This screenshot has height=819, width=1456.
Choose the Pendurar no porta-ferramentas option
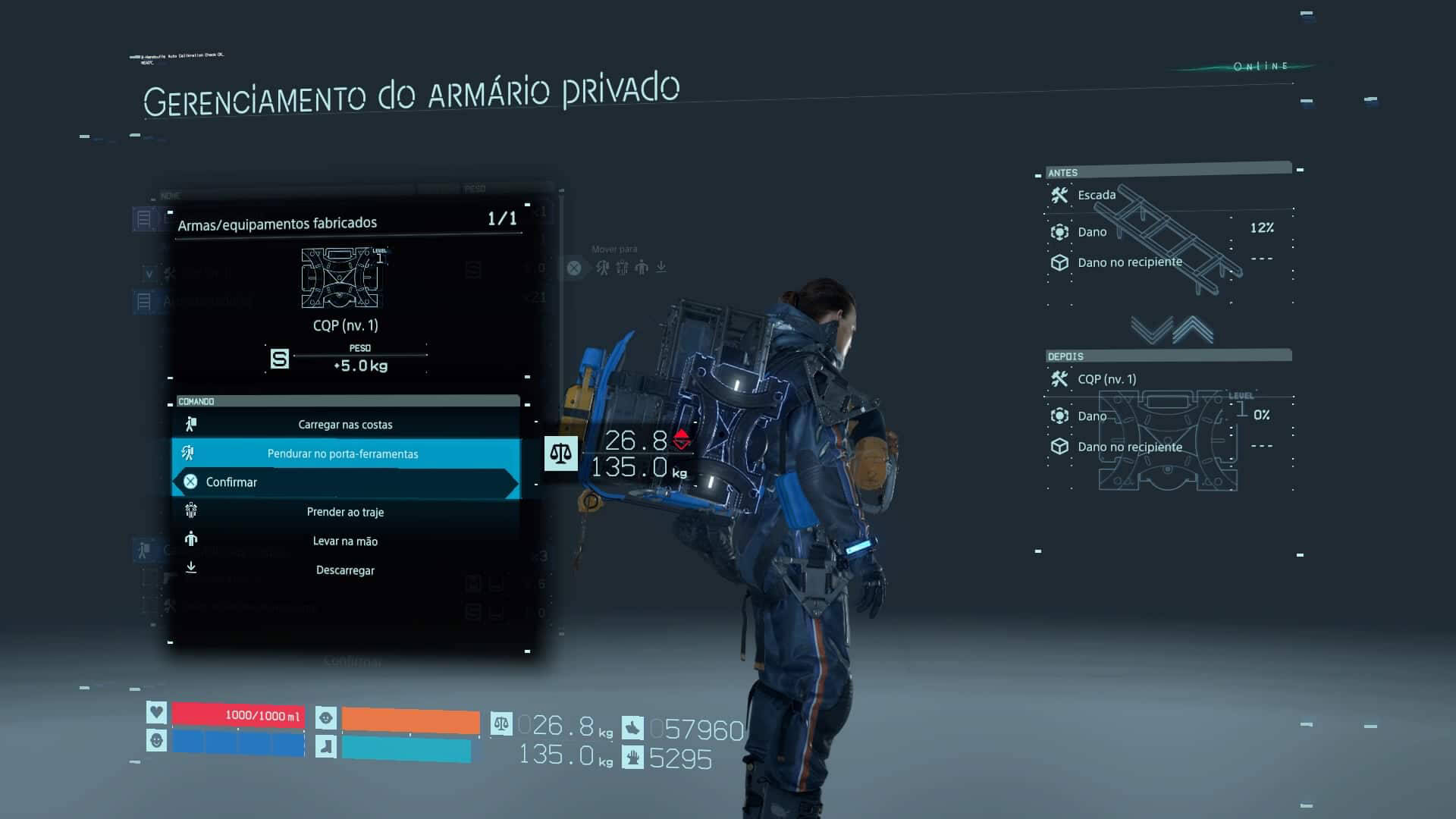[x=343, y=453]
